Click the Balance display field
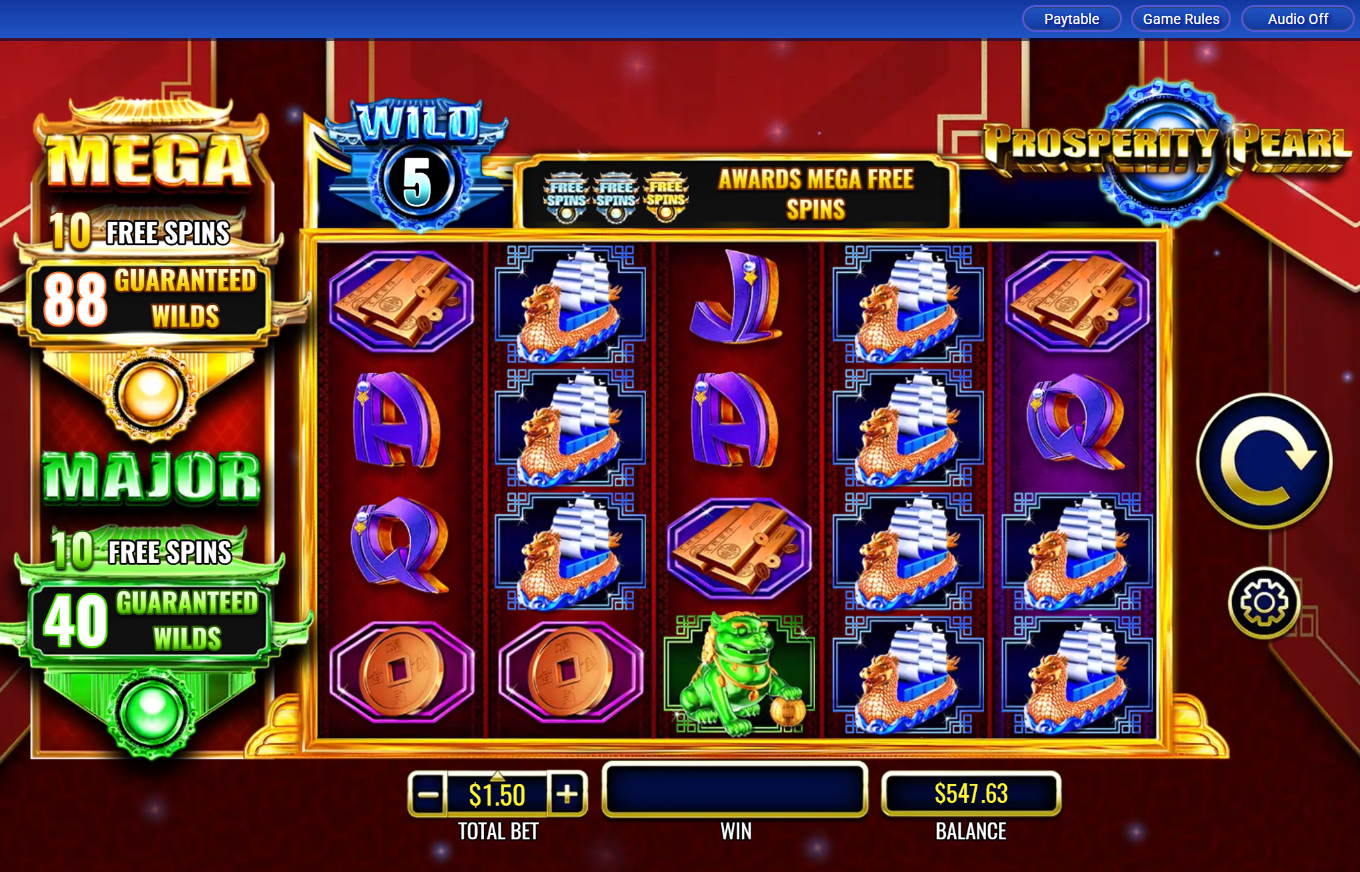The width and height of the screenshot is (1360, 872). tap(971, 793)
